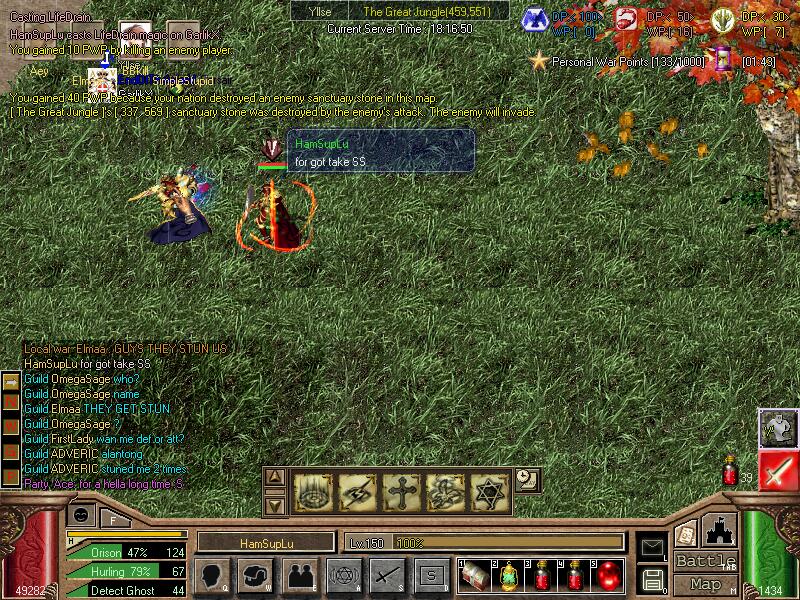Select the hexagram spell in quick bar
This screenshot has width=800, height=600.
(489, 491)
